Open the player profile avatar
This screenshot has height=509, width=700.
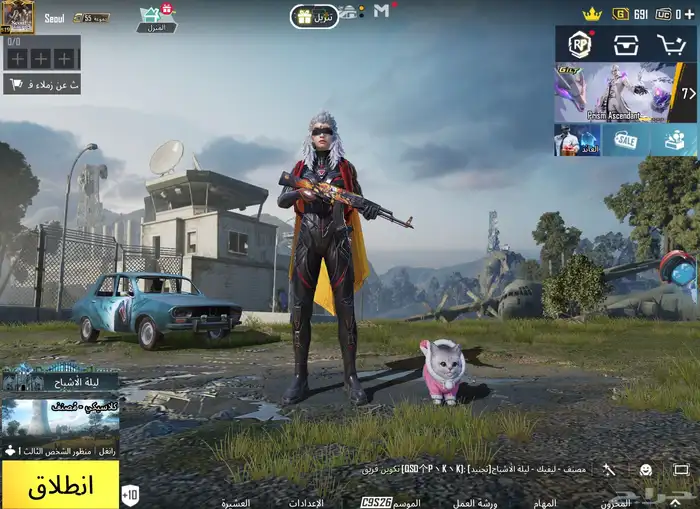18,16
